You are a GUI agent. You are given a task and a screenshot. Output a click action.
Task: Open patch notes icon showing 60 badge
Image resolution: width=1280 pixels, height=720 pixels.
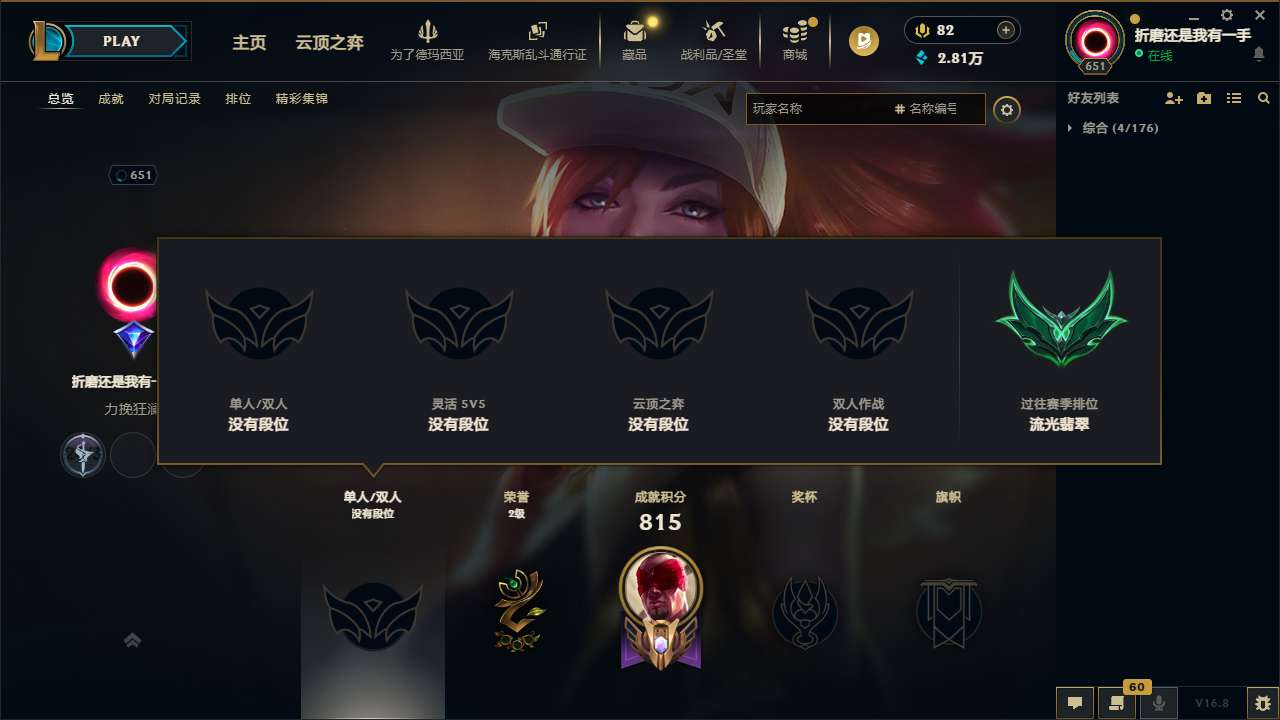(x=1117, y=703)
